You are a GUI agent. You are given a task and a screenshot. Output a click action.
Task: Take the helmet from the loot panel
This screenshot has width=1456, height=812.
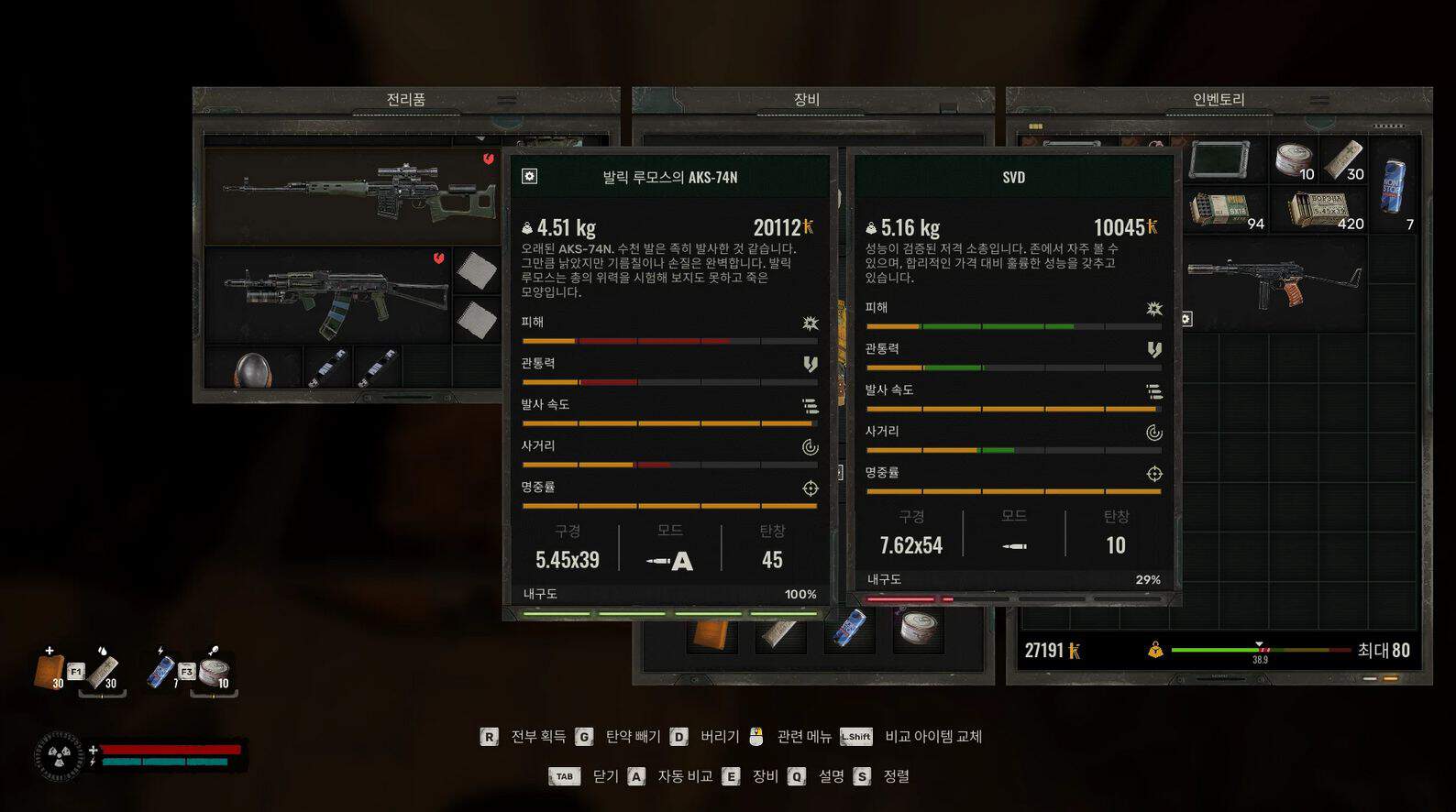click(252, 369)
